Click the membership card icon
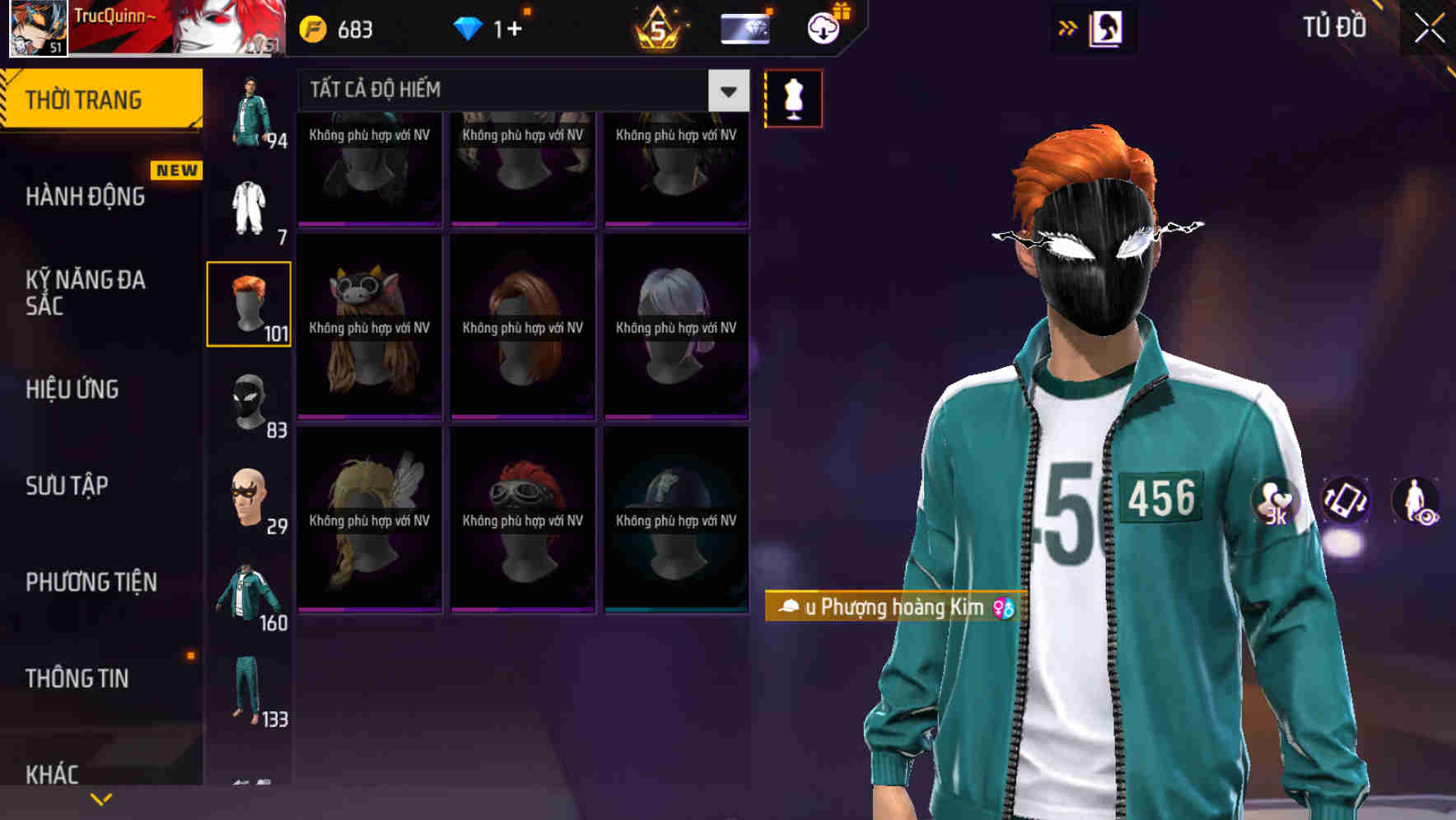The image size is (1456, 820). (744, 27)
